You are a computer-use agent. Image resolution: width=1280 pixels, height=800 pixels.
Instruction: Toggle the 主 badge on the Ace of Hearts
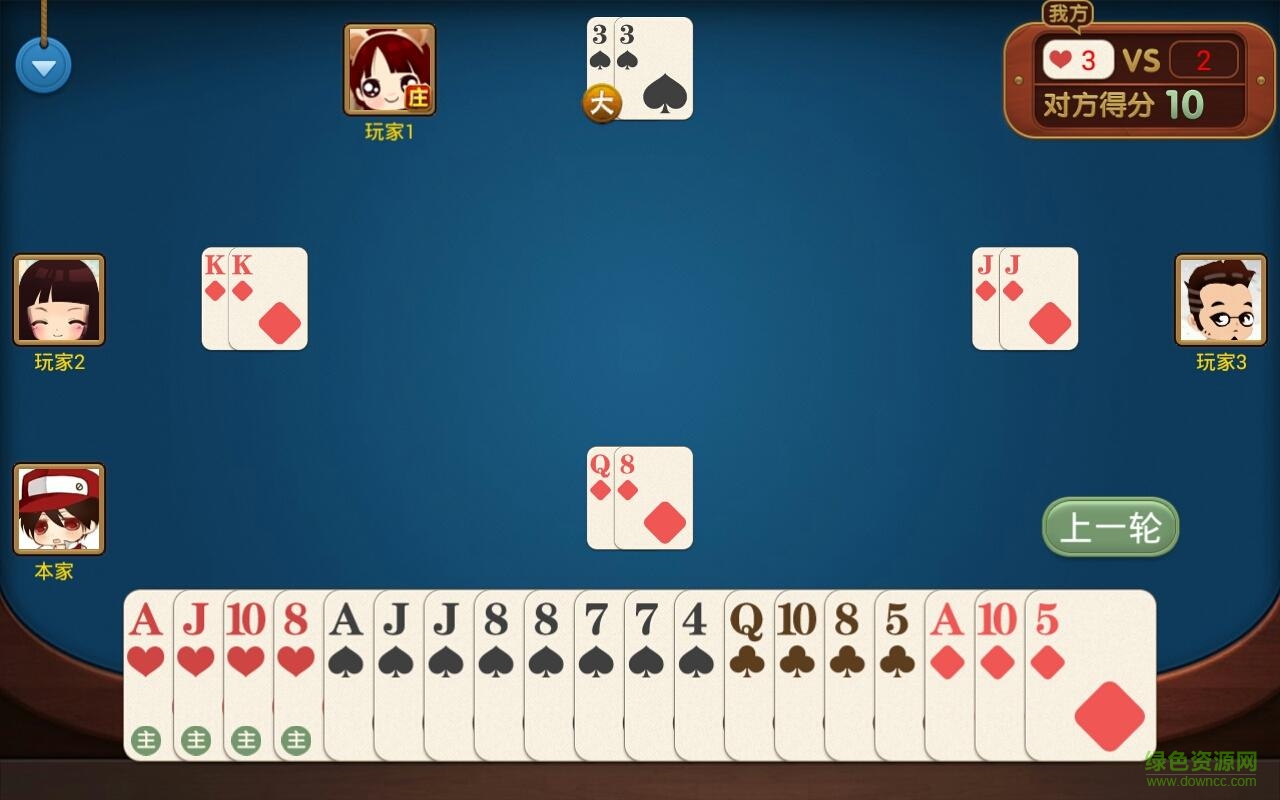click(x=147, y=742)
